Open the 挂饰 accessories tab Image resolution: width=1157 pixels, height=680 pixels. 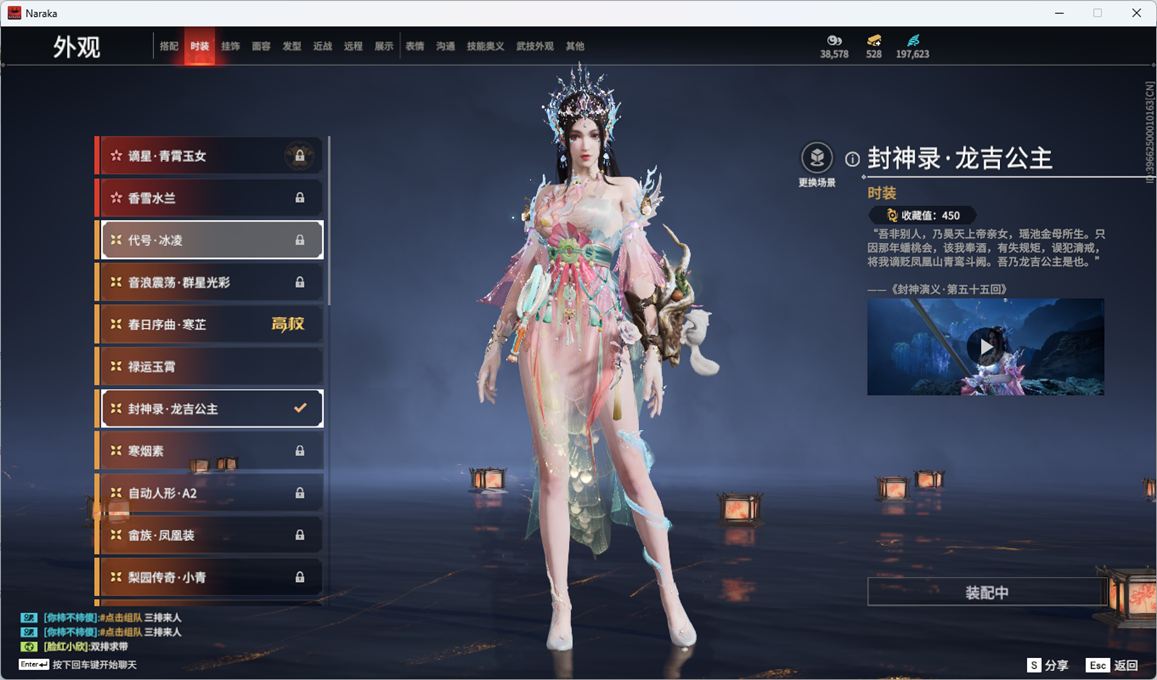click(230, 46)
